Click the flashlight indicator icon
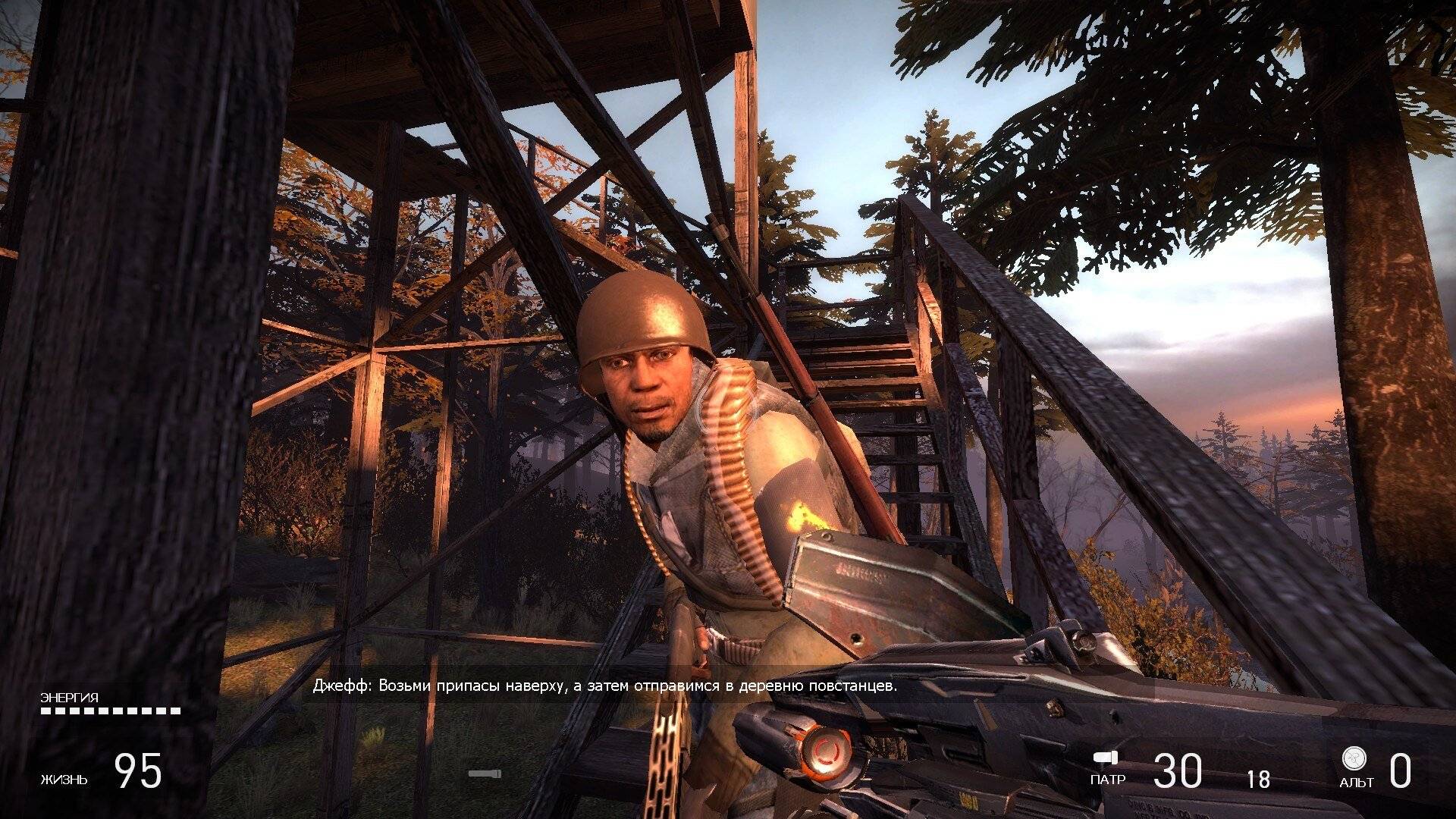The width and height of the screenshot is (1456, 819). [x=484, y=773]
